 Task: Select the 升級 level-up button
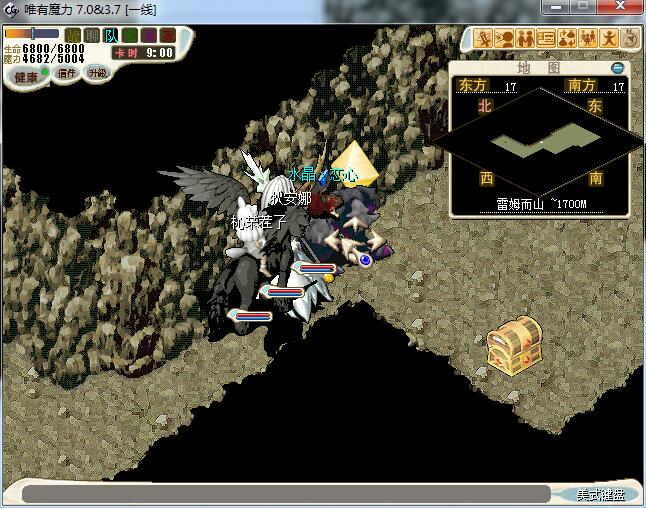point(97,73)
